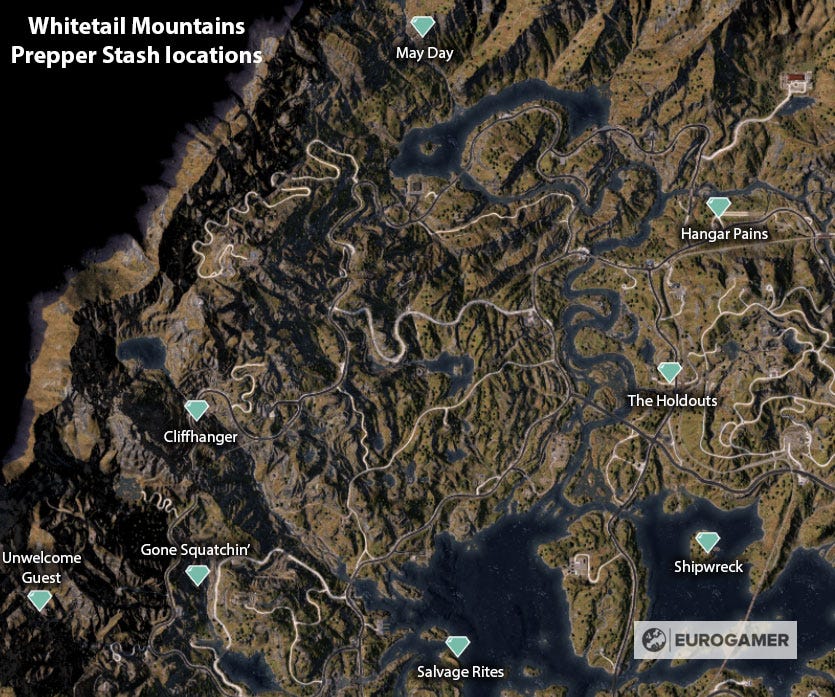835x697 pixels.
Task: Click the Hangar Pains stash marker
Action: [718, 207]
